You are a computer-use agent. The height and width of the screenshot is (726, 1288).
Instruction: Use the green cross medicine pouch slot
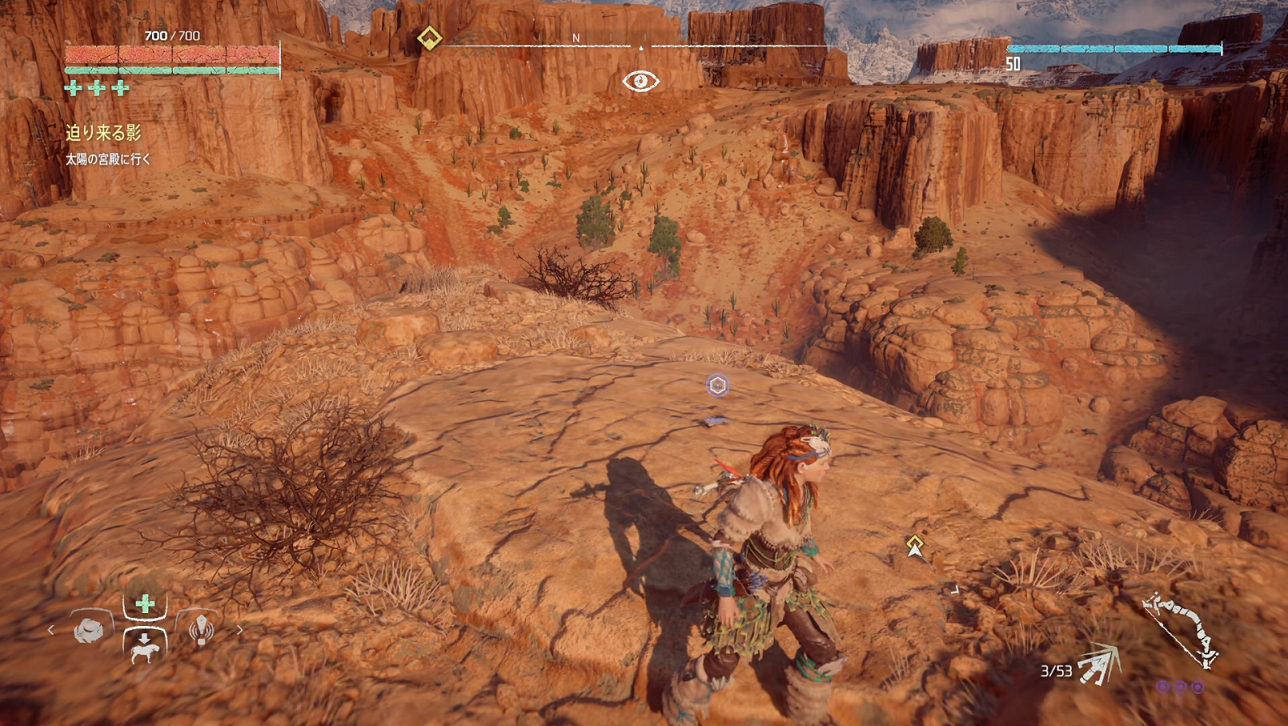pos(145,604)
